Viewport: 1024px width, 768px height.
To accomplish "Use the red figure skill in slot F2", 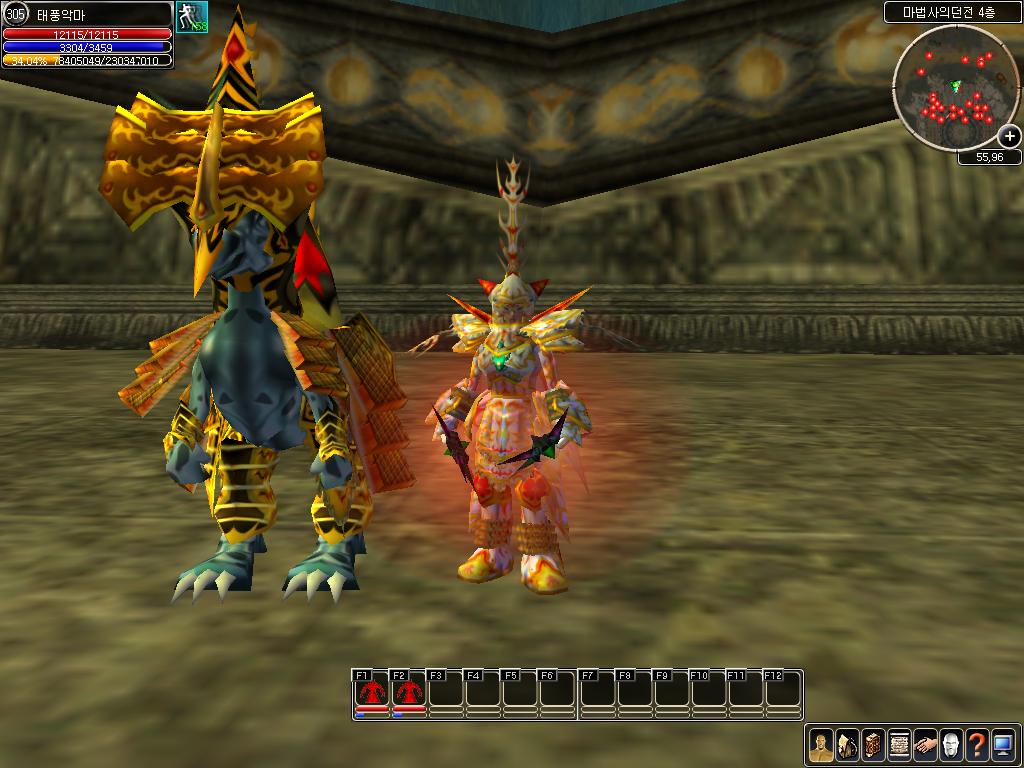I will pyautogui.click(x=408, y=692).
